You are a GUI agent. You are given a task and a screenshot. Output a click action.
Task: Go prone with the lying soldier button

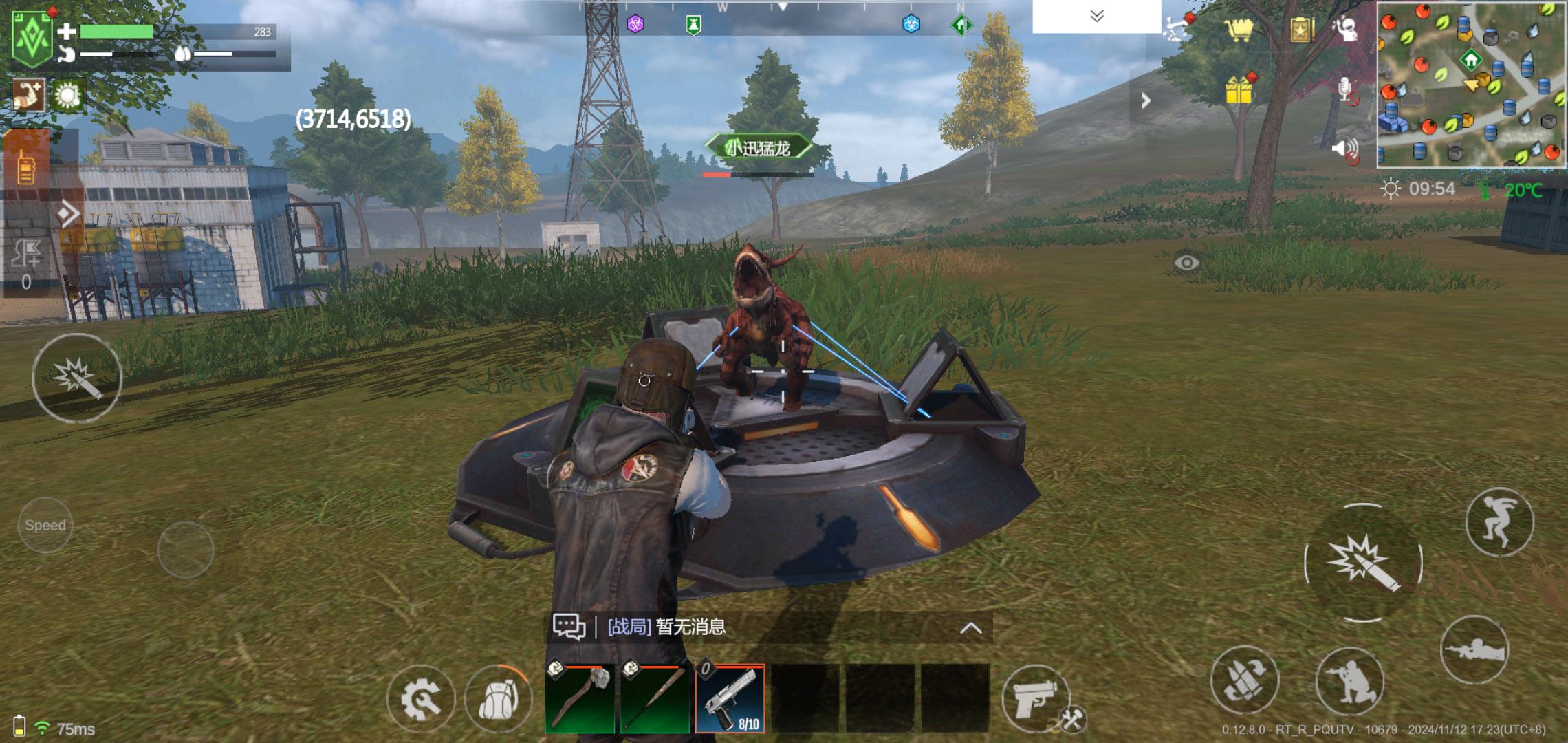pos(1474,649)
